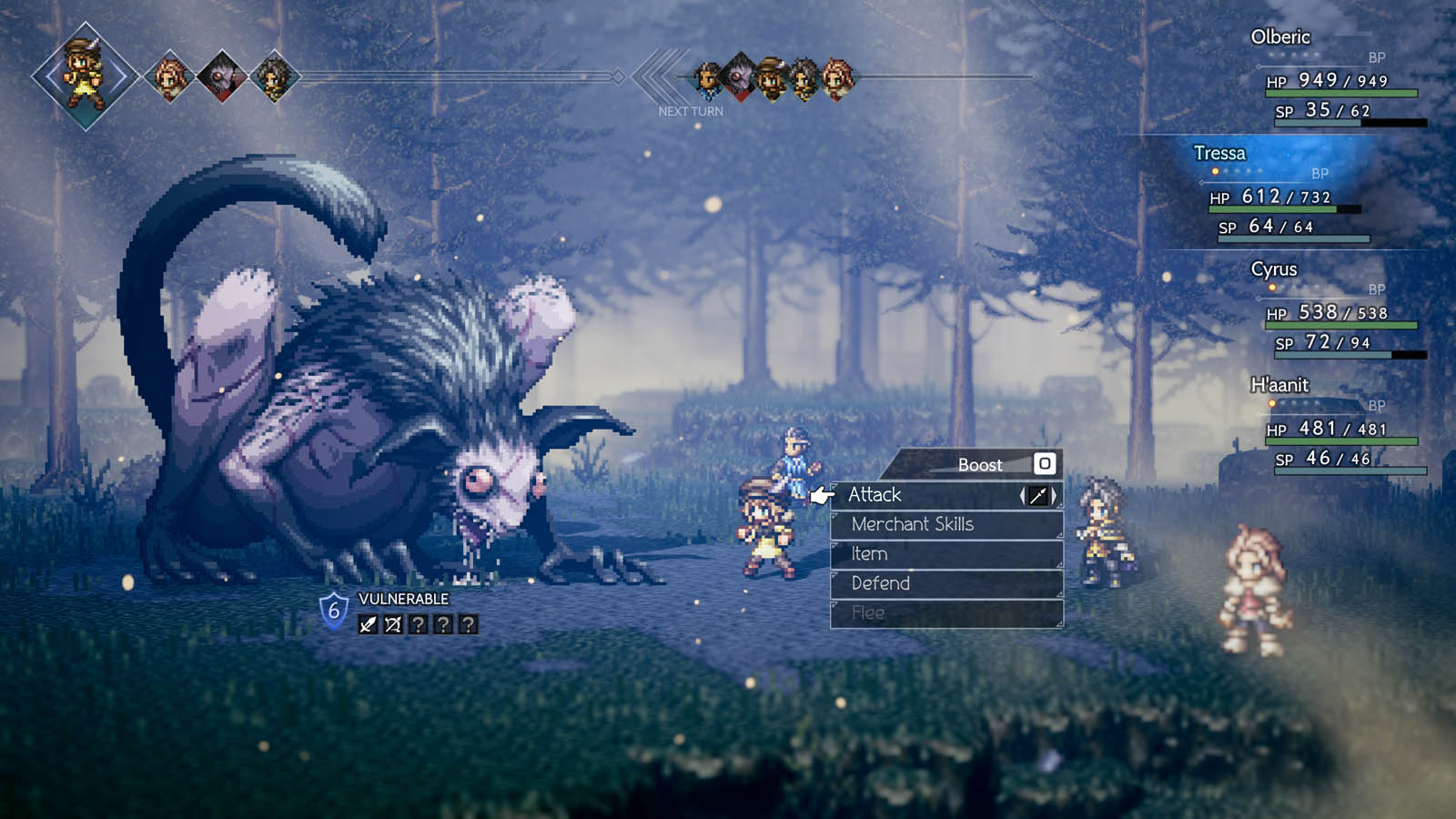Viewport: 1456px width, 819px height.
Task: Open the right weapon-switch arrow next to Attack
Action: click(1053, 495)
